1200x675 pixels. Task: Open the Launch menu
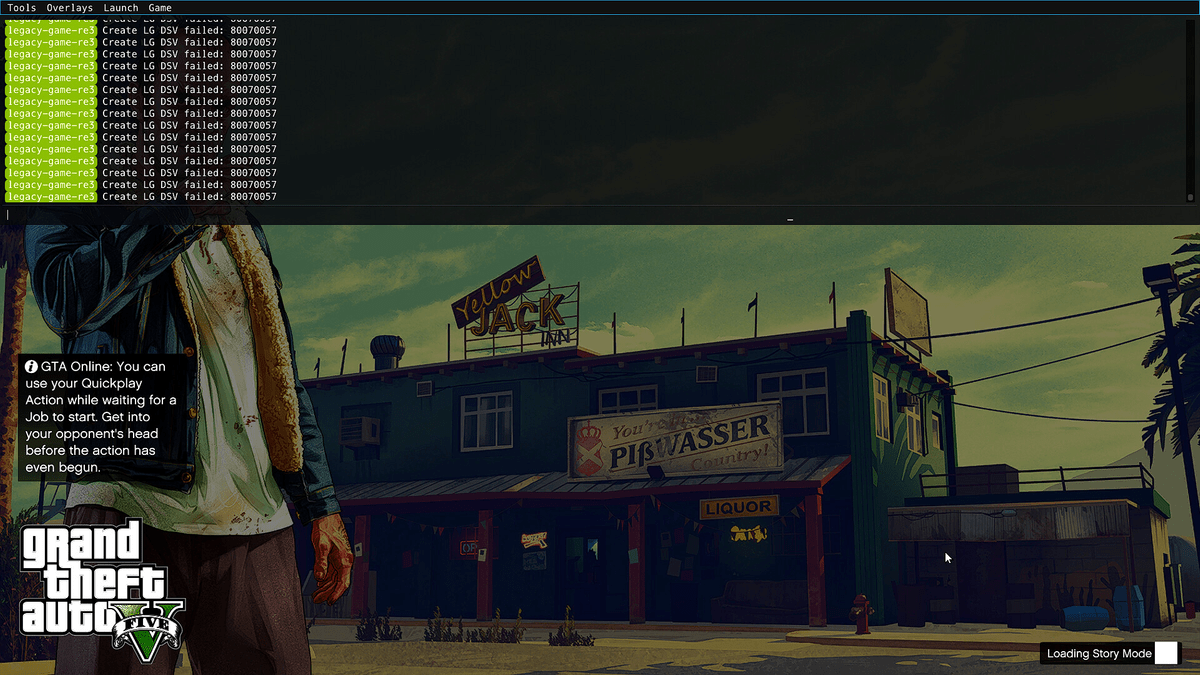point(121,8)
